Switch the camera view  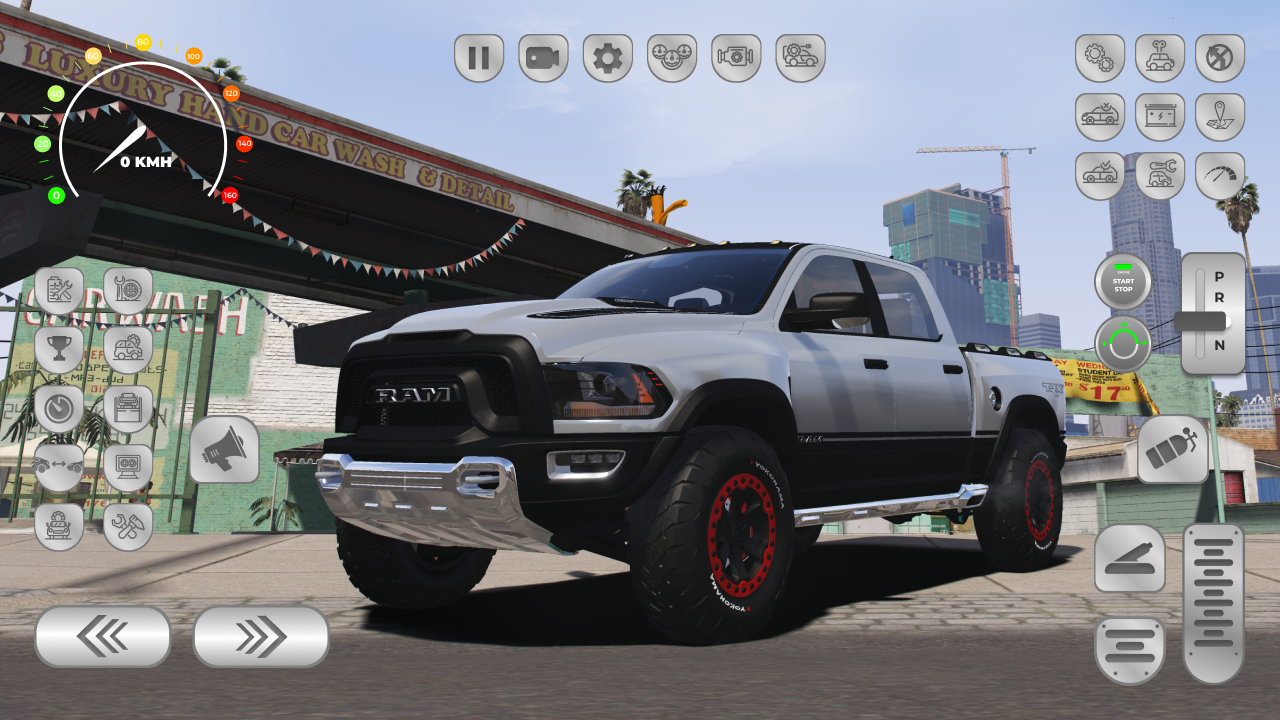[x=543, y=58]
